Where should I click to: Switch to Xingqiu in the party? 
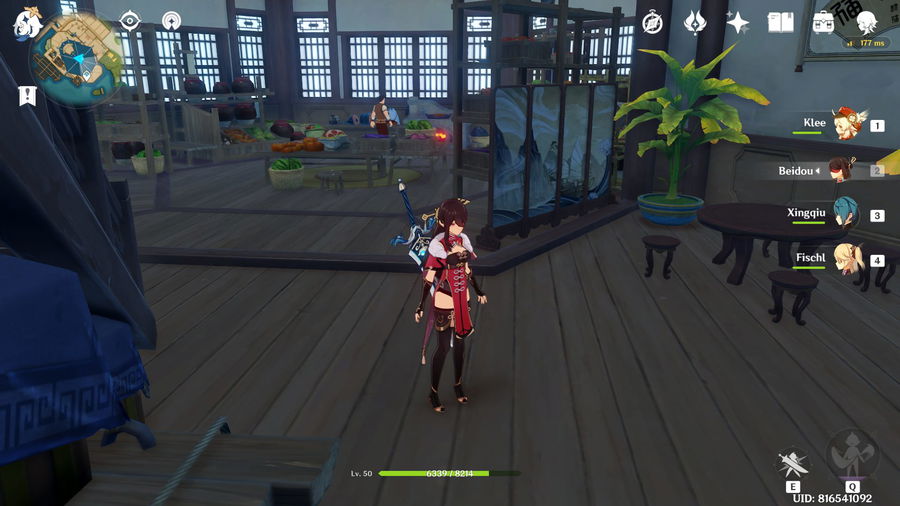pyautogui.click(x=846, y=215)
